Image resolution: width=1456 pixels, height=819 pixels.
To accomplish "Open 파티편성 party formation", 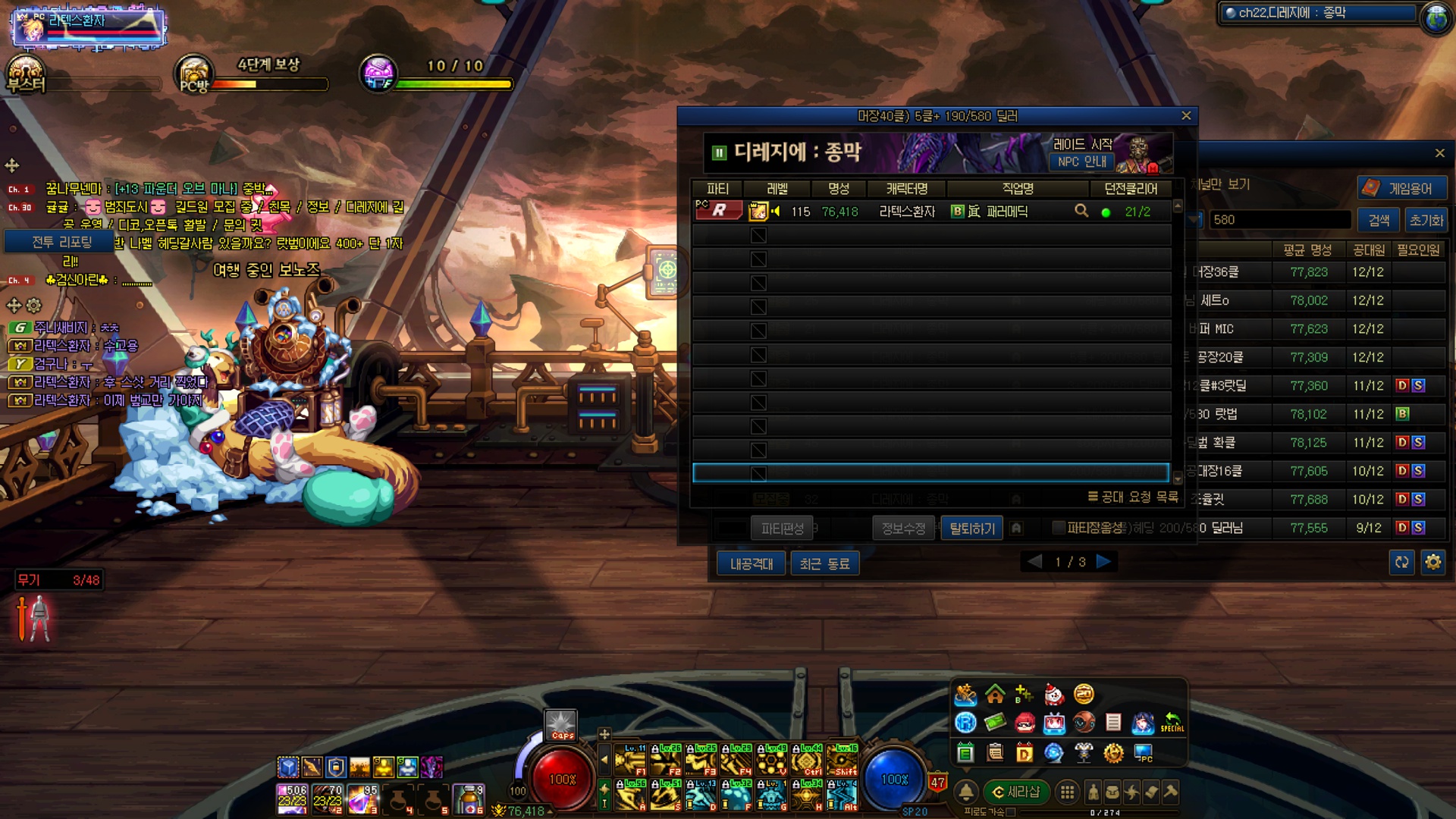I will 782,529.
